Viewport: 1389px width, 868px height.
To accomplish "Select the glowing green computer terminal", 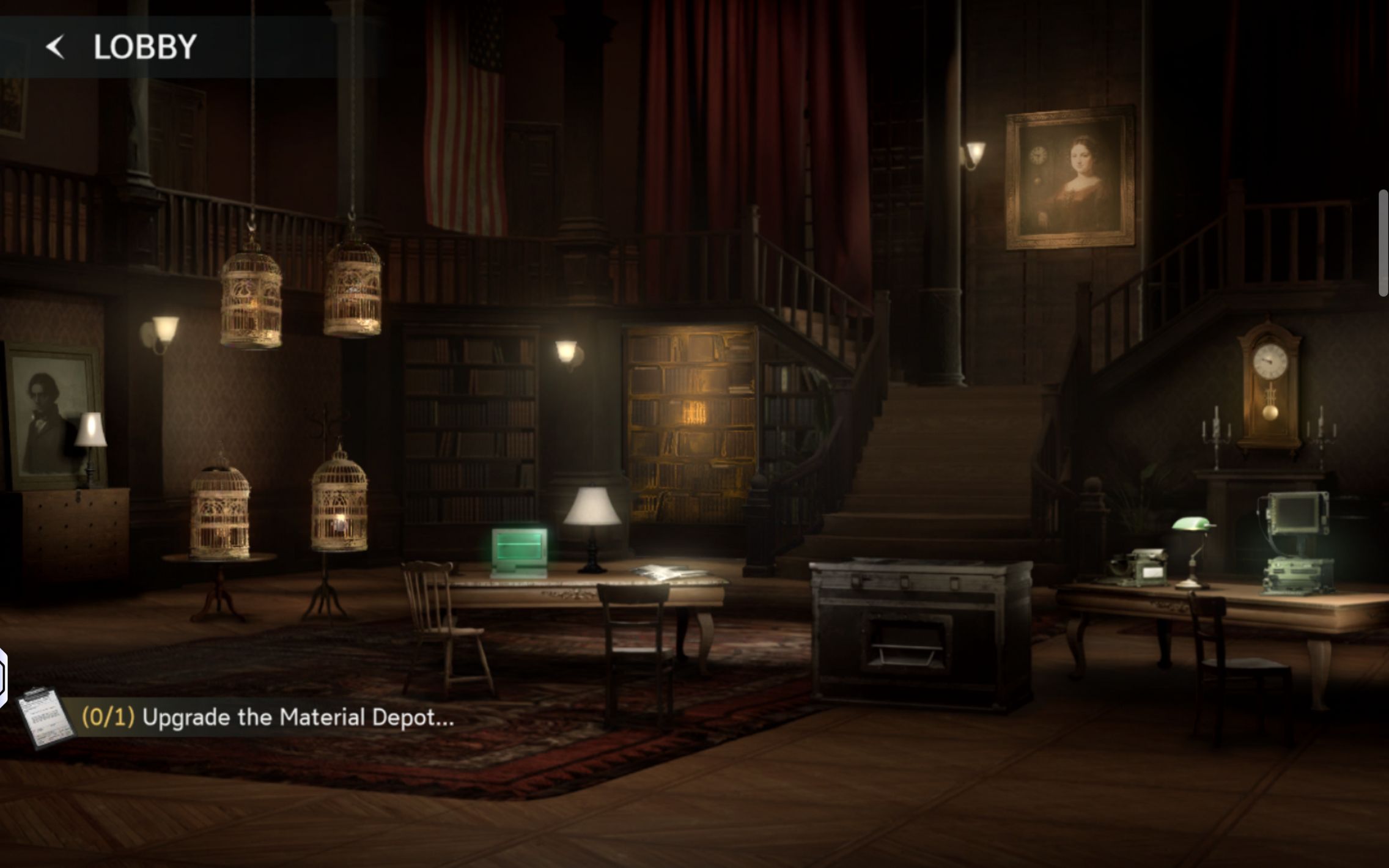I will pos(519,551).
